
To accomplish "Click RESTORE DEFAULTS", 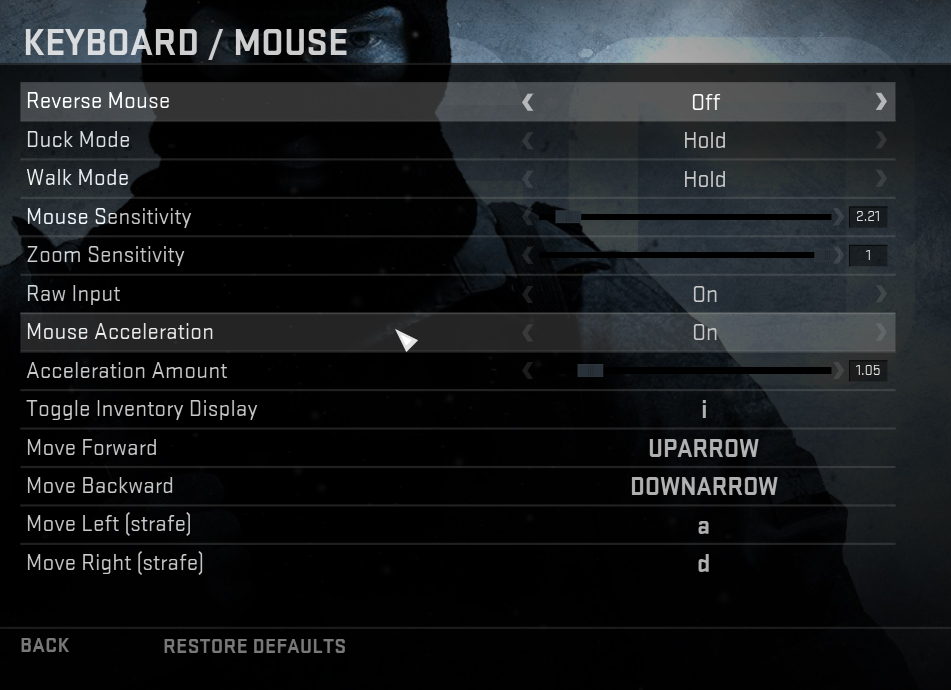I will [x=254, y=646].
